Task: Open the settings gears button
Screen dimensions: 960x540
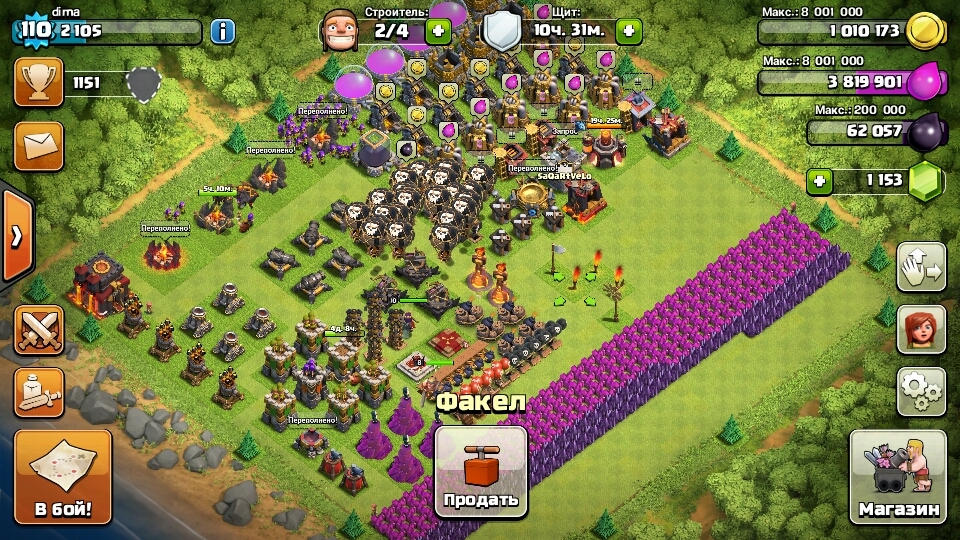Action: pyautogui.click(x=921, y=391)
